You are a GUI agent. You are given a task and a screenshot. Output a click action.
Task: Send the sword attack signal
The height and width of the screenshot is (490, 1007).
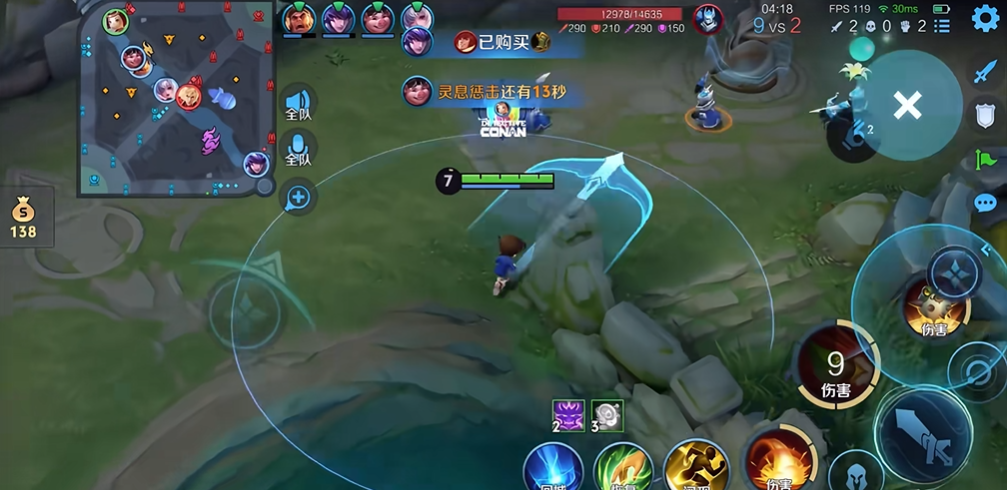click(x=985, y=72)
